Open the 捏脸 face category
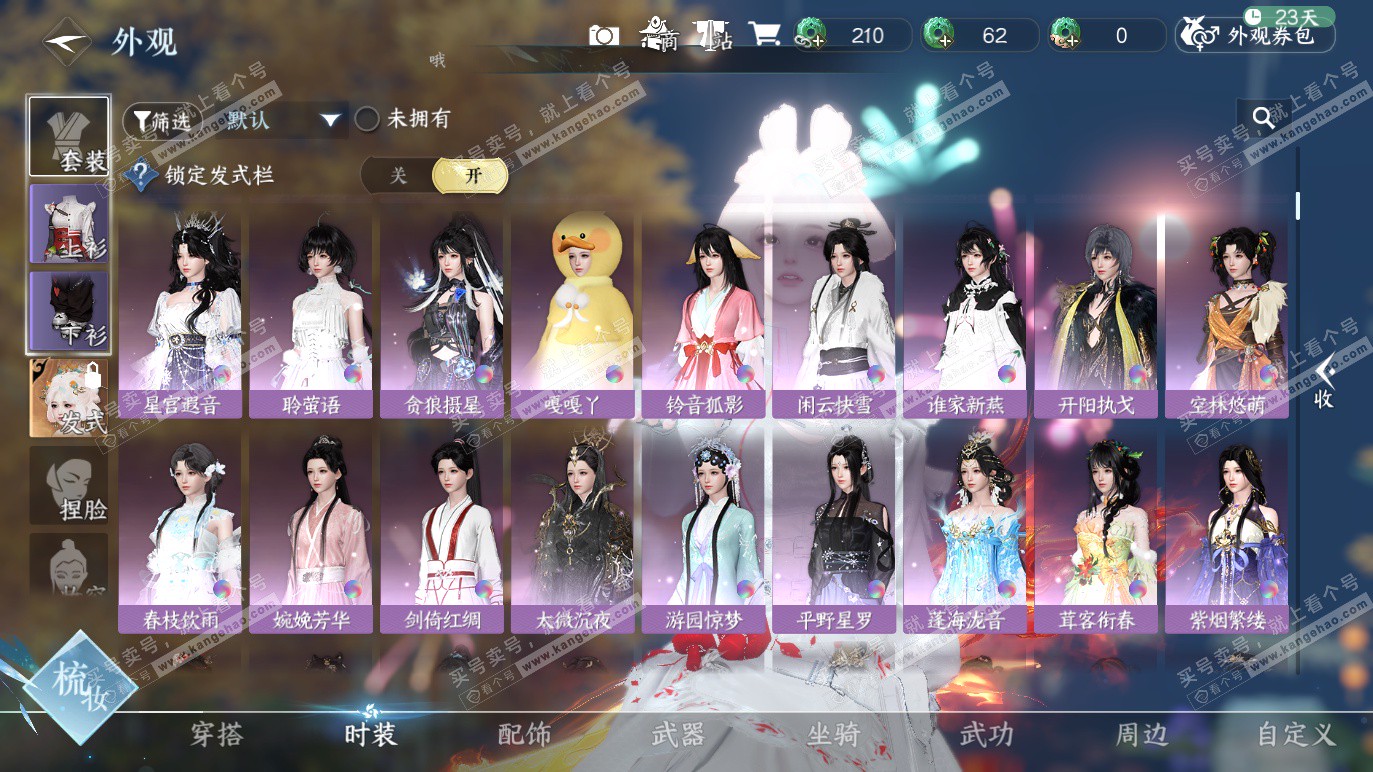The image size is (1373, 772). tap(69, 486)
